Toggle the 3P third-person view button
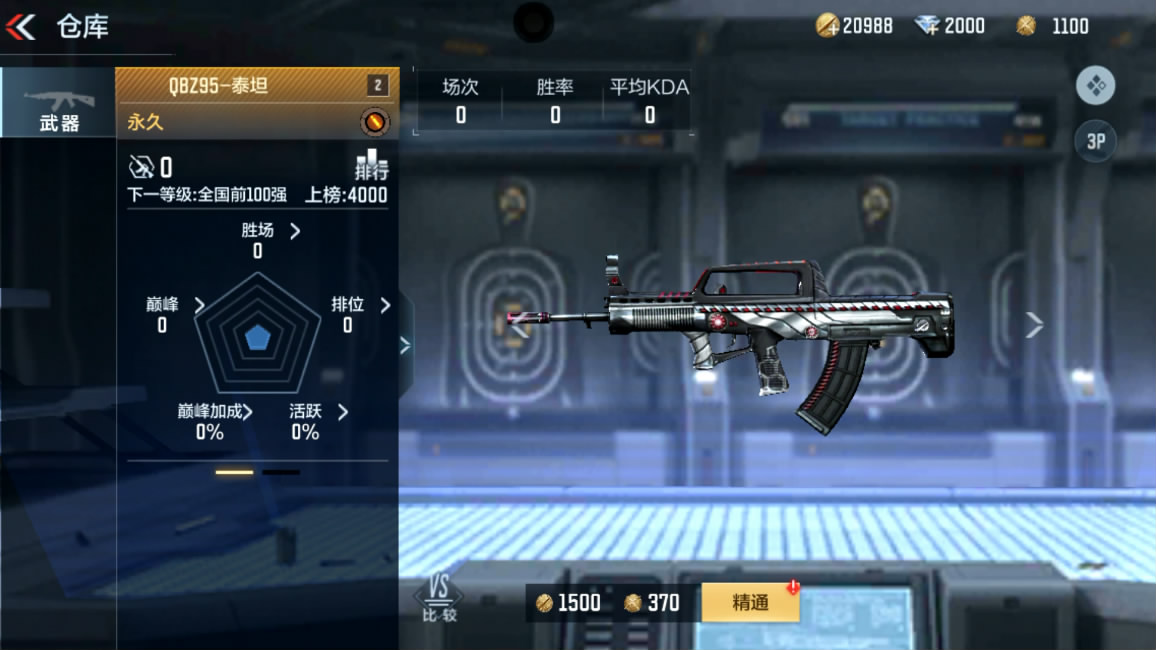This screenshot has height=650, width=1156. 1095,141
